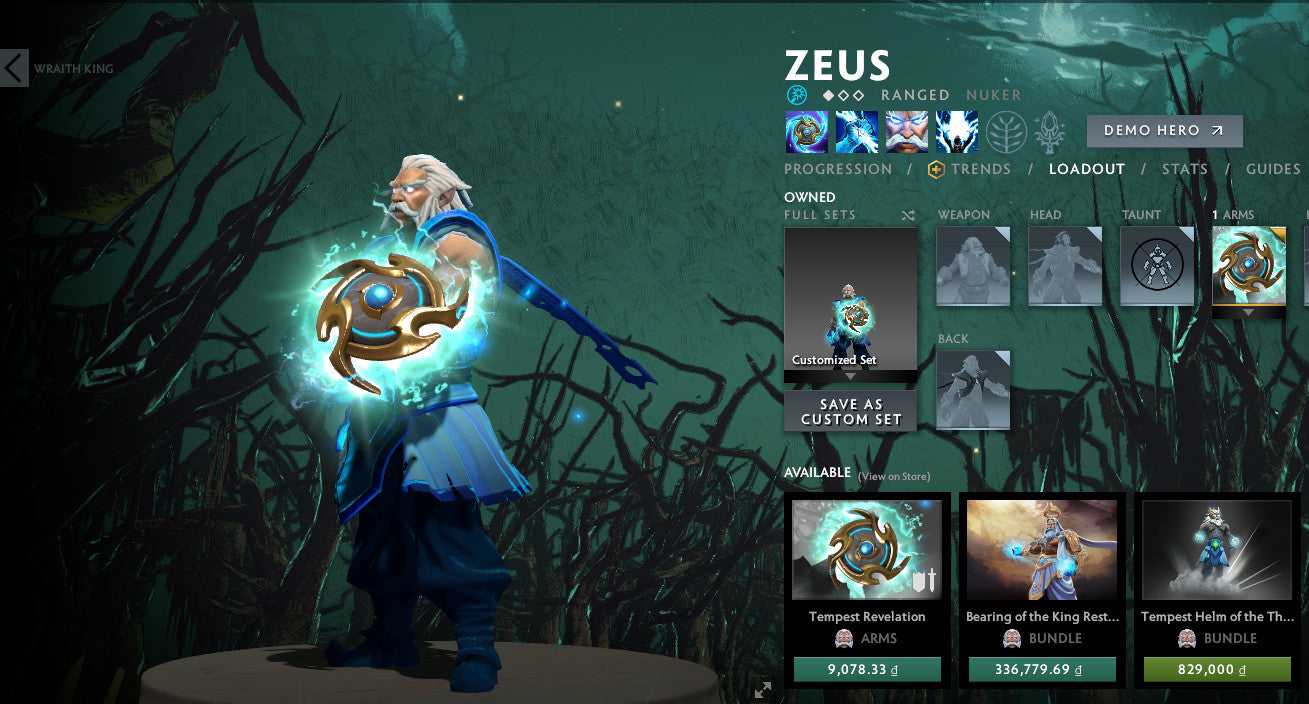The width and height of the screenshot is (1309, 704).
Task: Choose the Weapon equipment slot
Action: 972,266
